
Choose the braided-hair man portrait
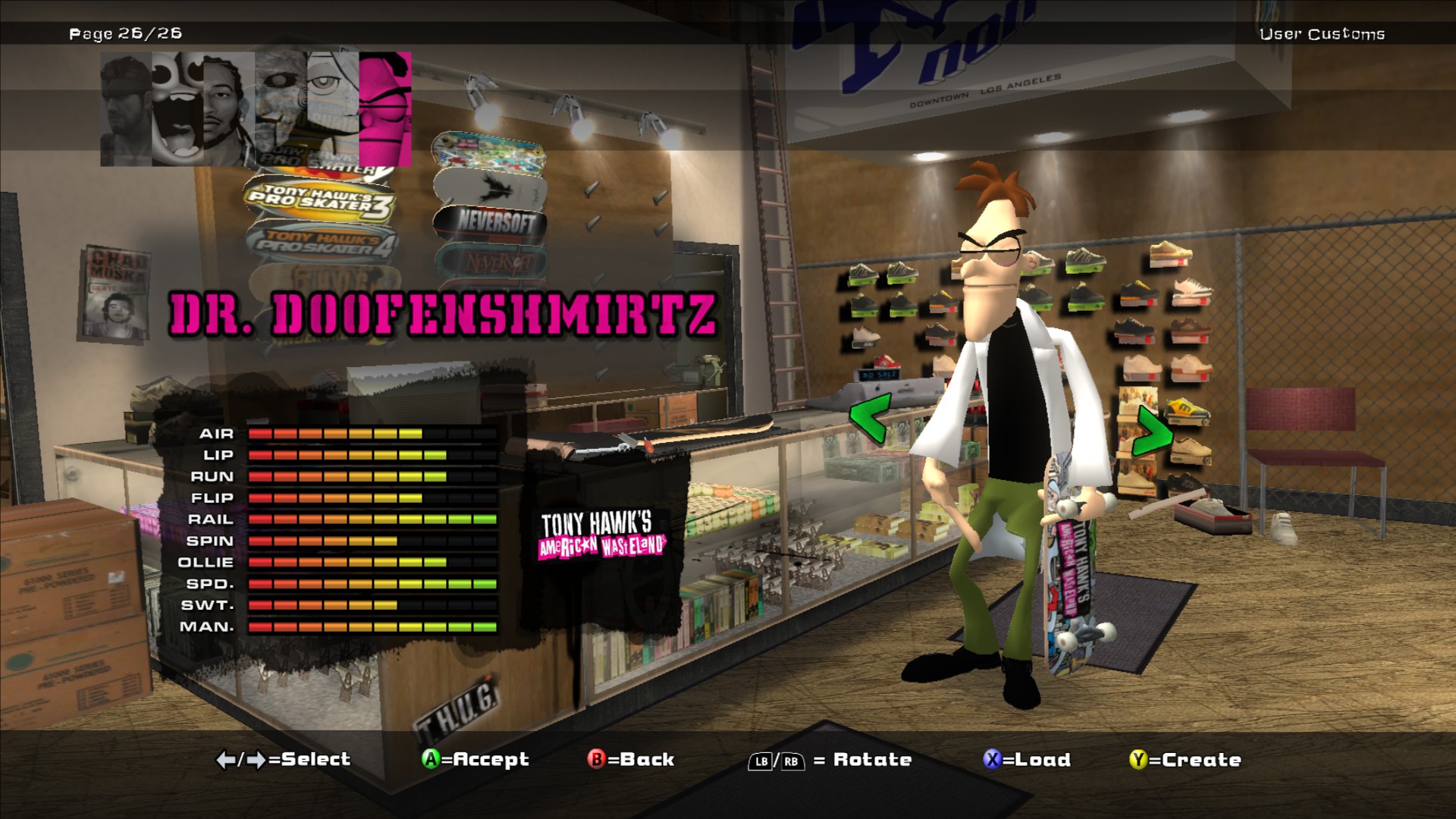229,108
